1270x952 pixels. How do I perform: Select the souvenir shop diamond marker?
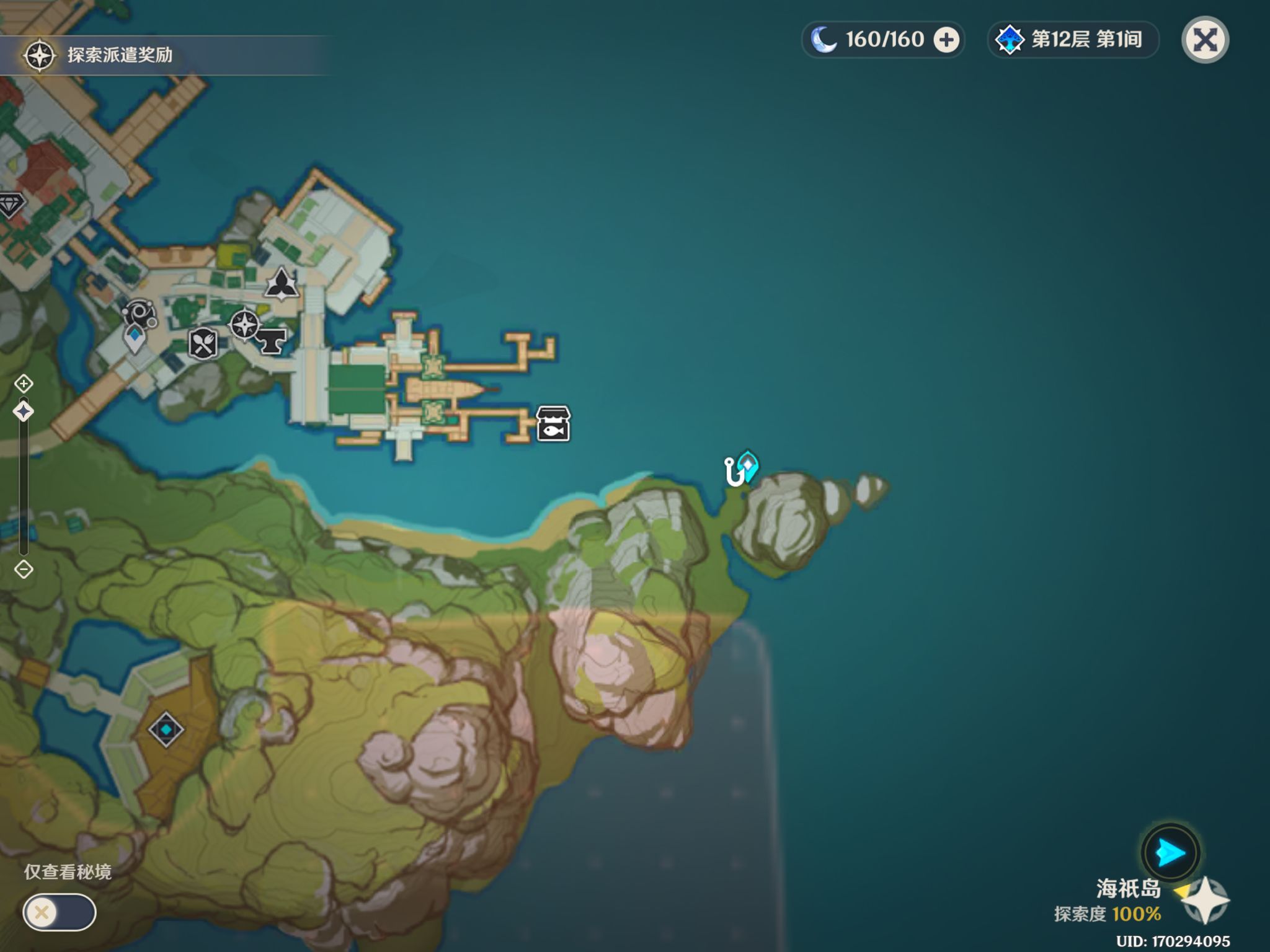click(x=11, y=204)
